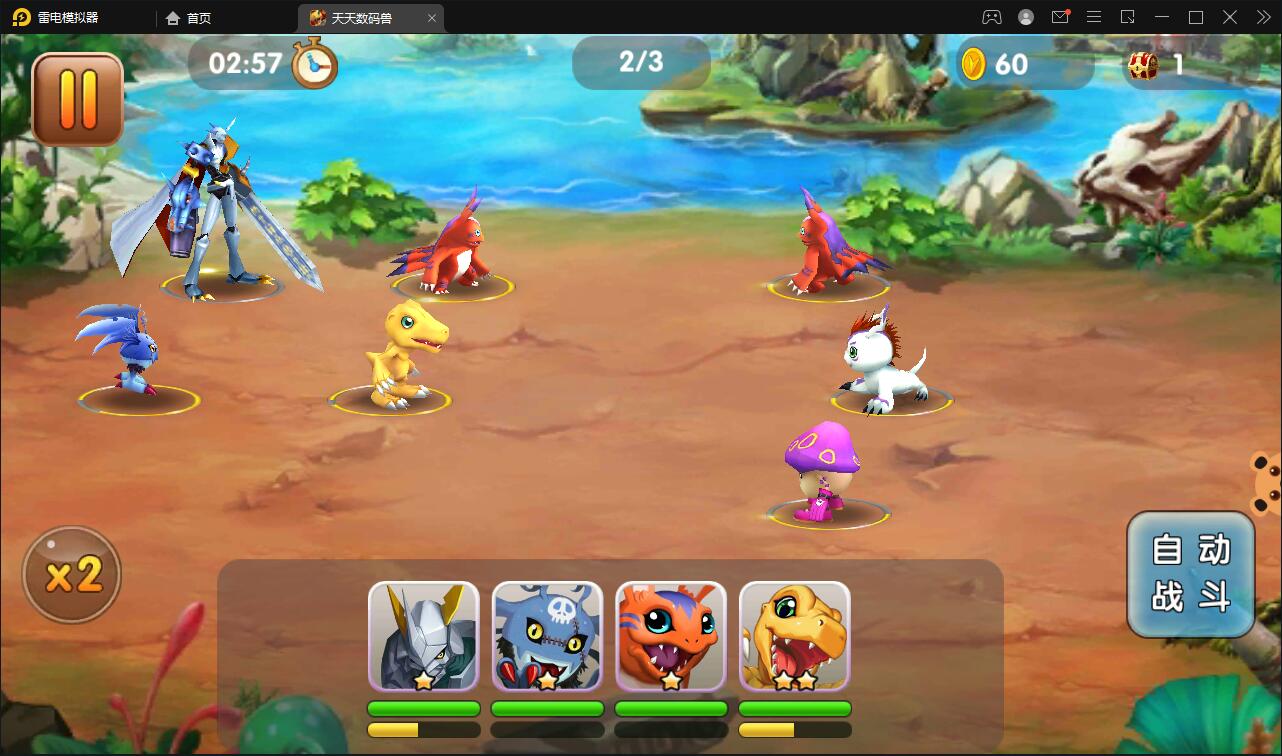Select the blue skull-cap Digimon portrait
The width and height of the screenshot is (1282, 756).
(x=547, y=636)
